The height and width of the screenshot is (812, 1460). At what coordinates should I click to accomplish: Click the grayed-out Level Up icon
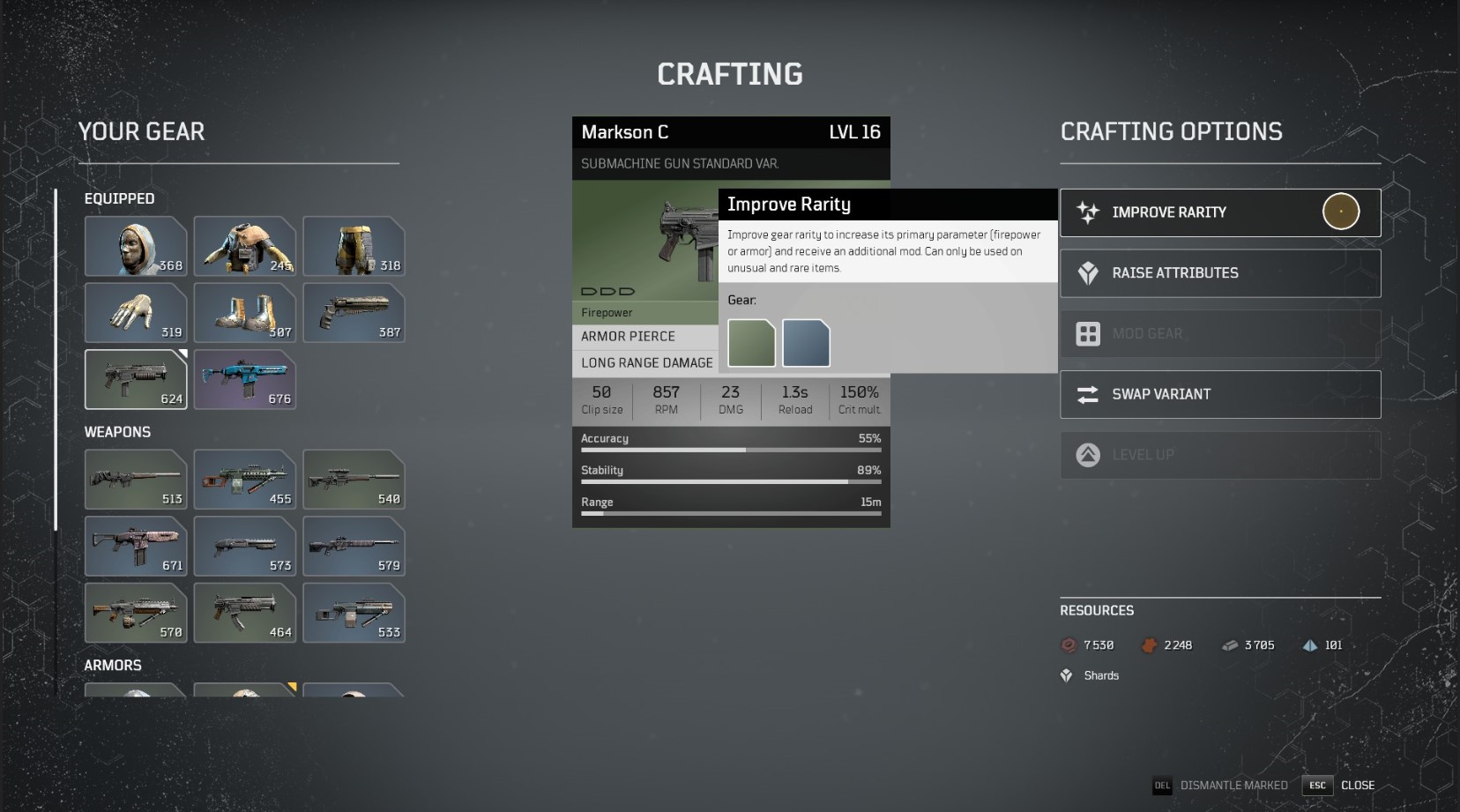(1087, 455)
